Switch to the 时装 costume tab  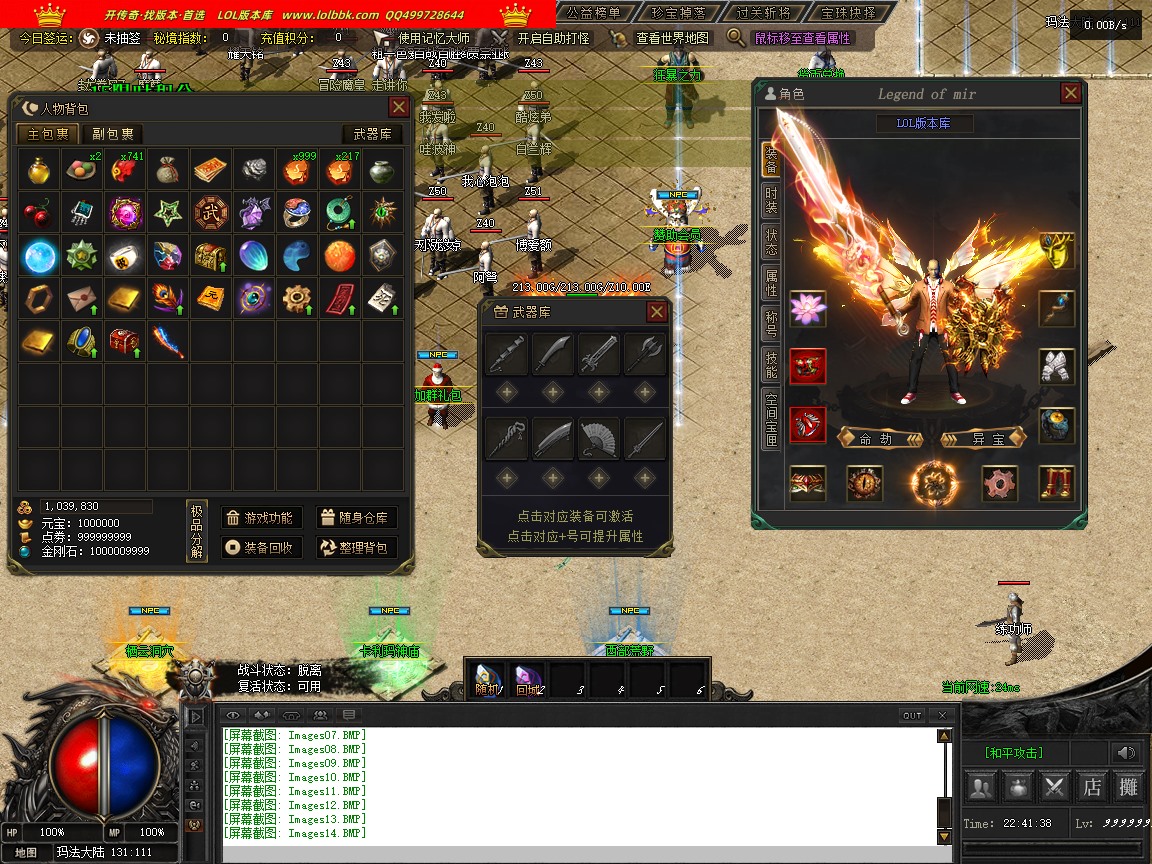click(771, 199)
